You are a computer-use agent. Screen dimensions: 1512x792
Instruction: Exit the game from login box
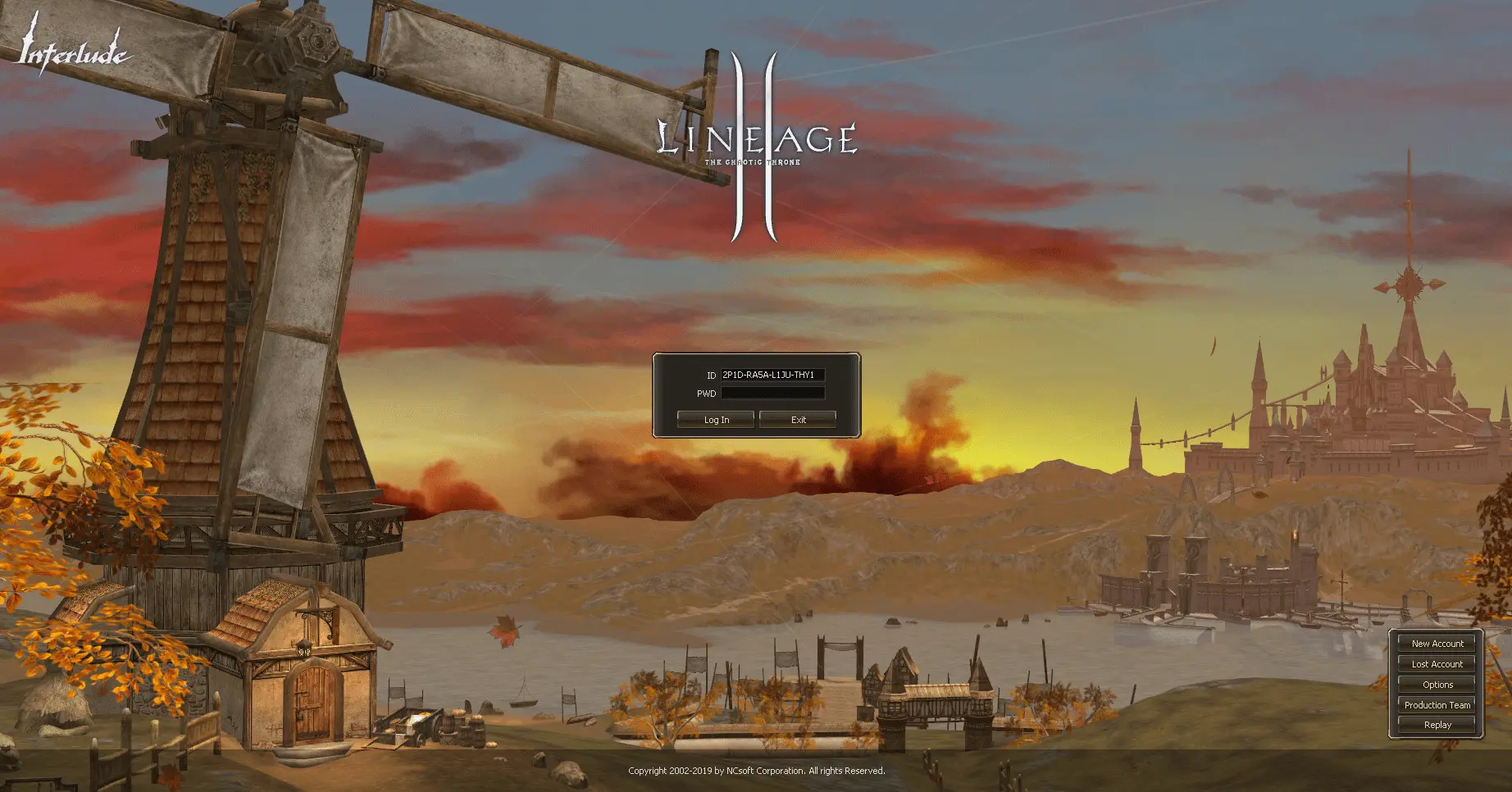tap(798, 420)
